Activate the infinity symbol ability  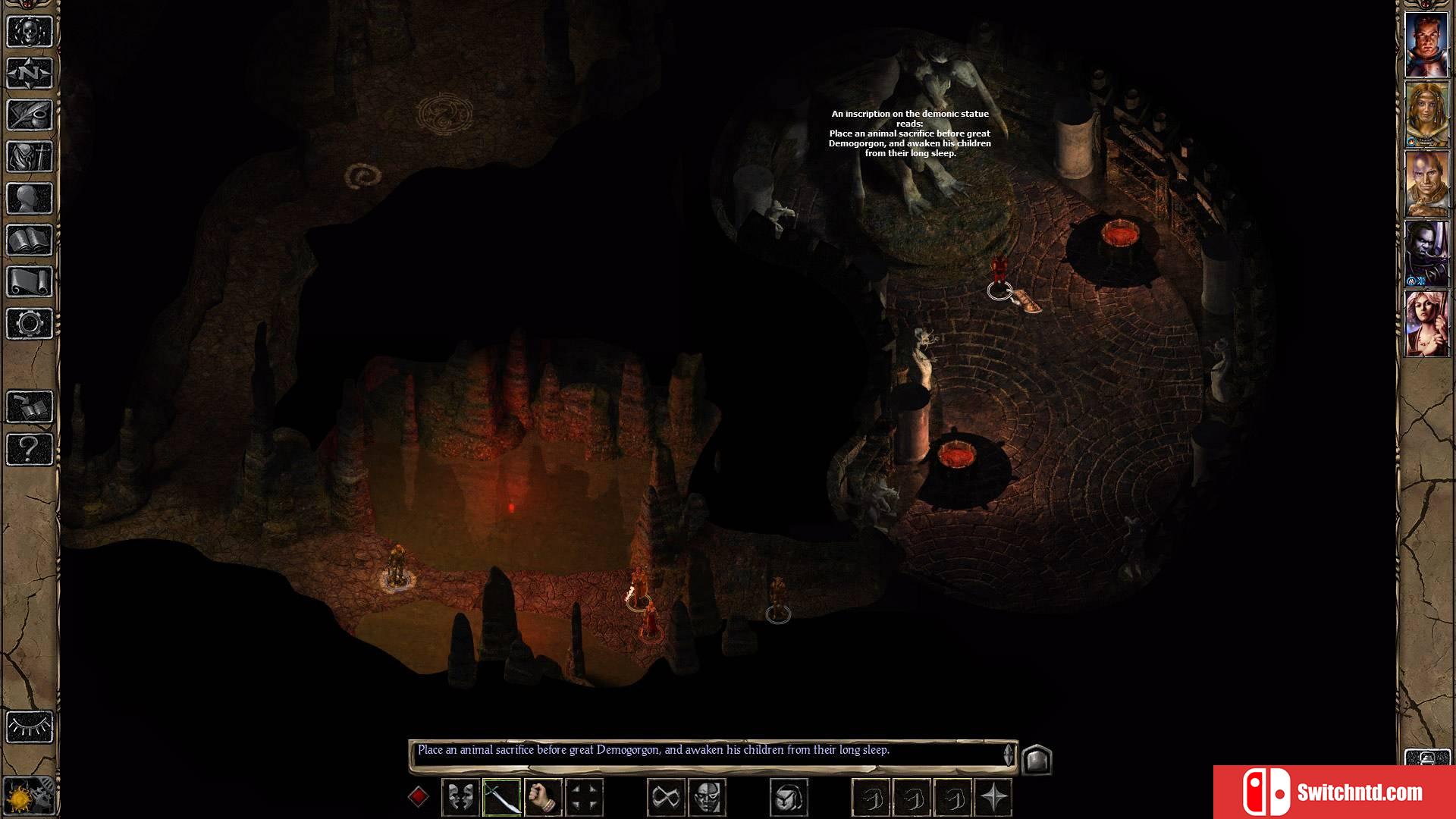pyautogui.click(x=666, y=798)
